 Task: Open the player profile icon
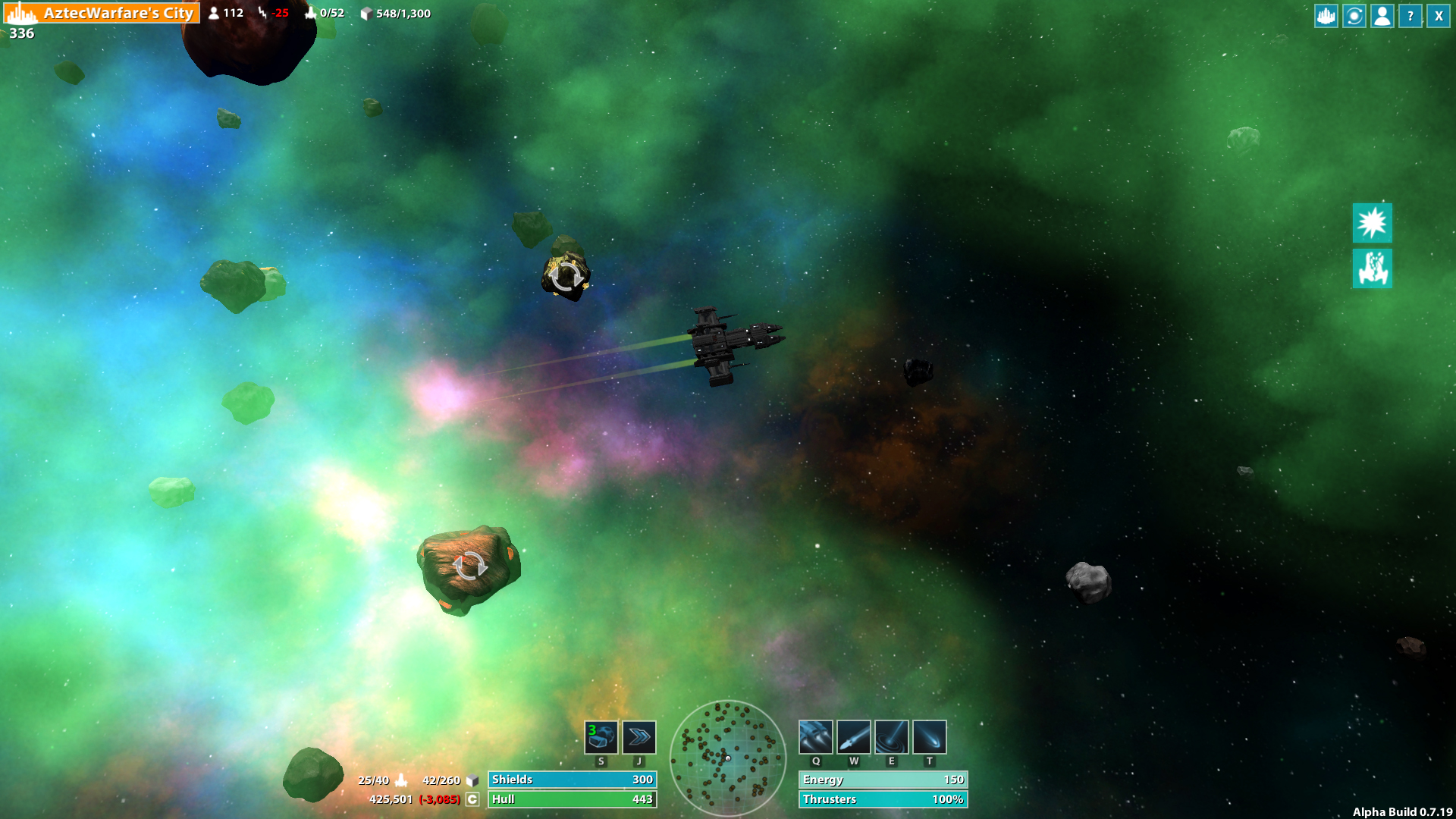click(1382, 15)
